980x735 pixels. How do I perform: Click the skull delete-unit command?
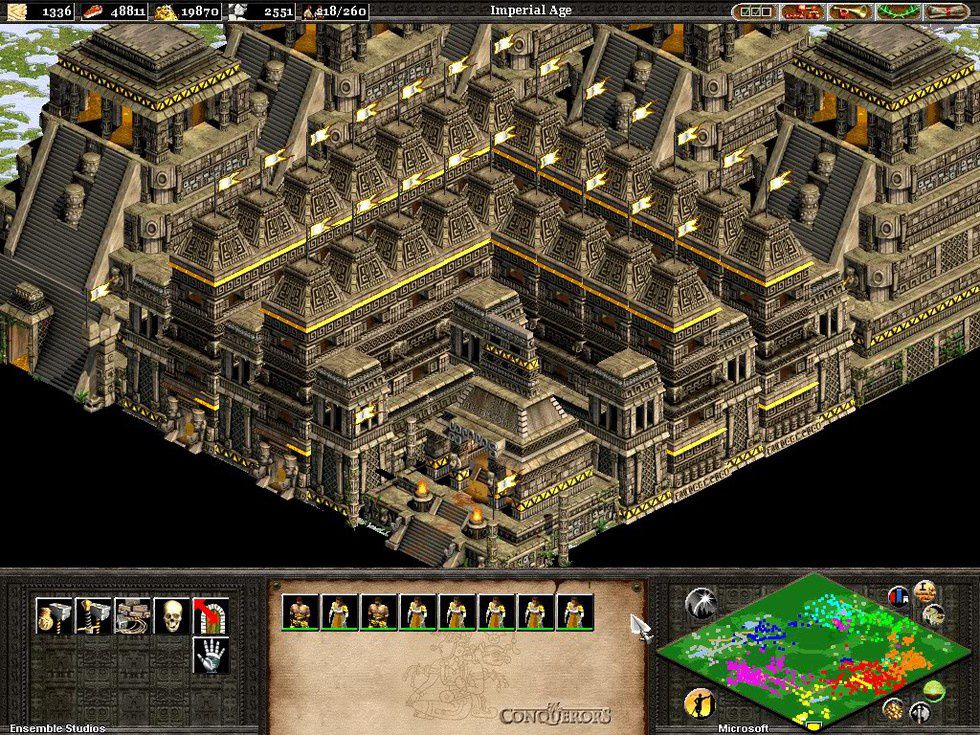click(x=171, y=616)
